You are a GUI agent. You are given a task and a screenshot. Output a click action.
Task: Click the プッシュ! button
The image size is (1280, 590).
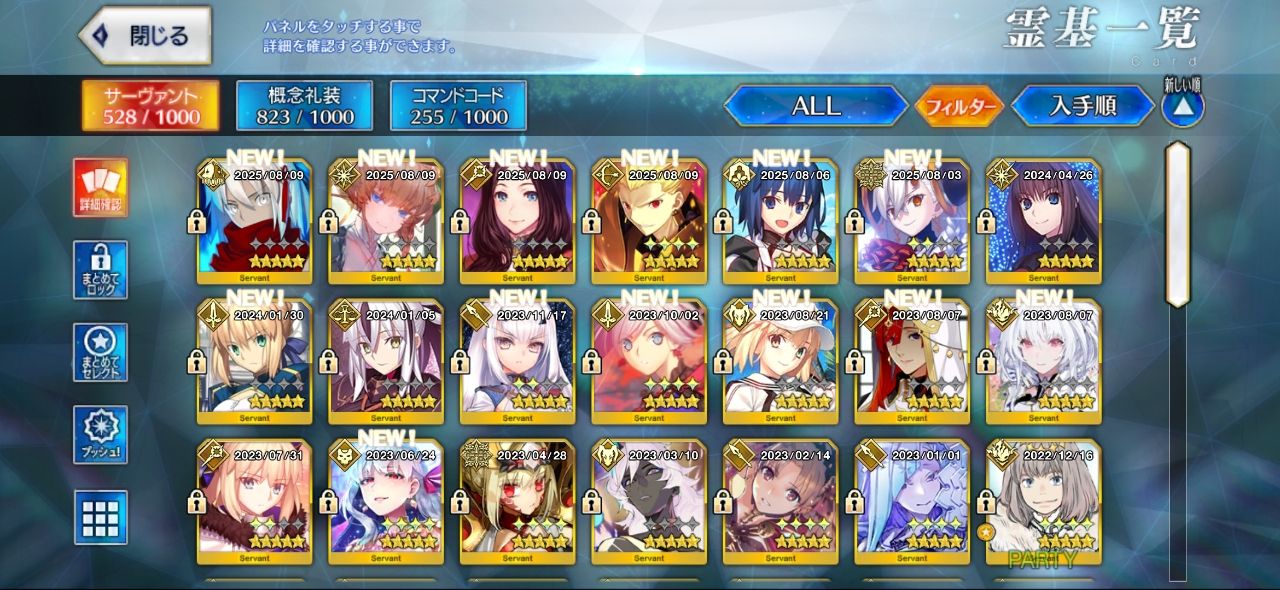tap(101, 434)
